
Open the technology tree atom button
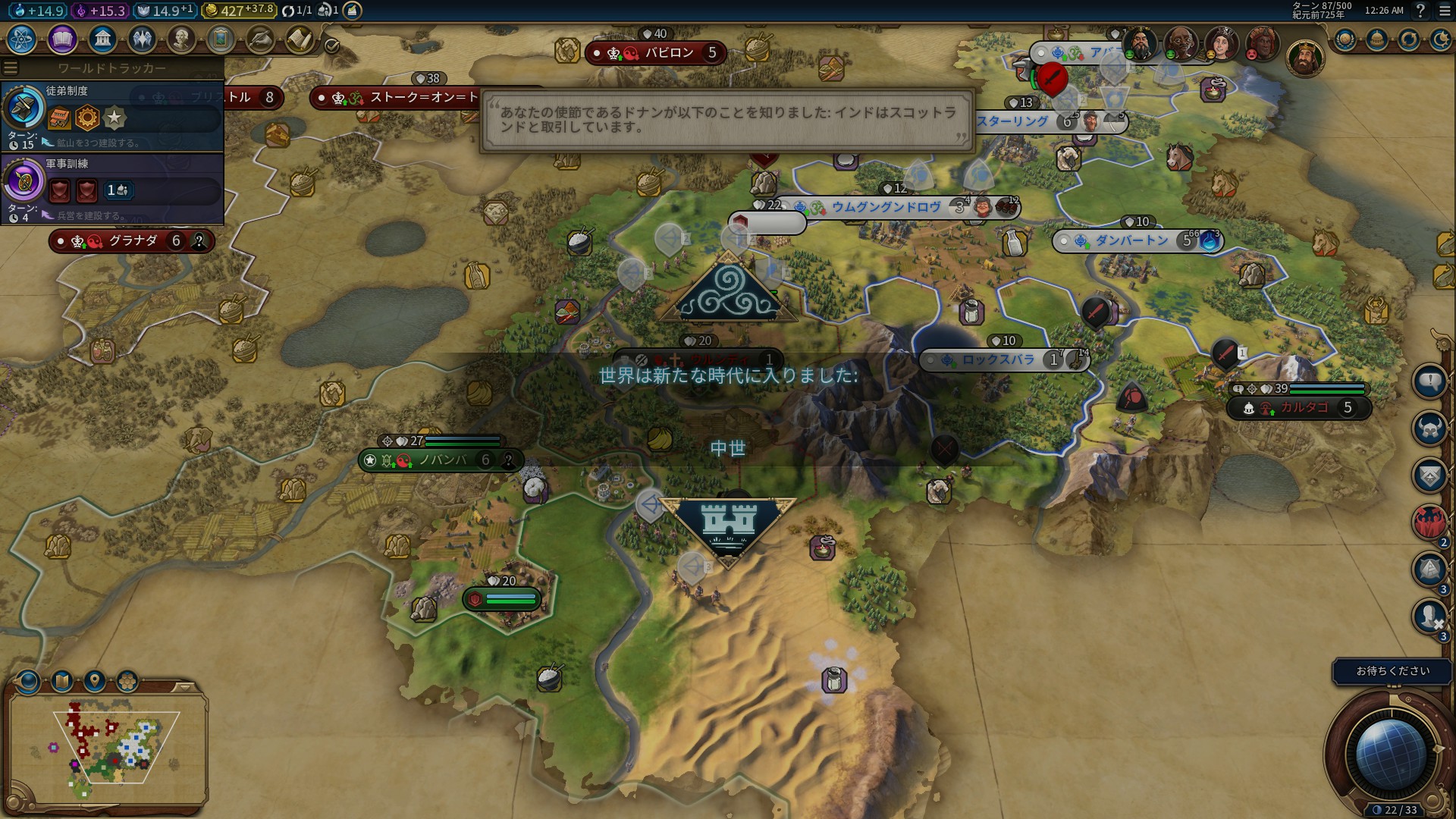click(22, 39)
